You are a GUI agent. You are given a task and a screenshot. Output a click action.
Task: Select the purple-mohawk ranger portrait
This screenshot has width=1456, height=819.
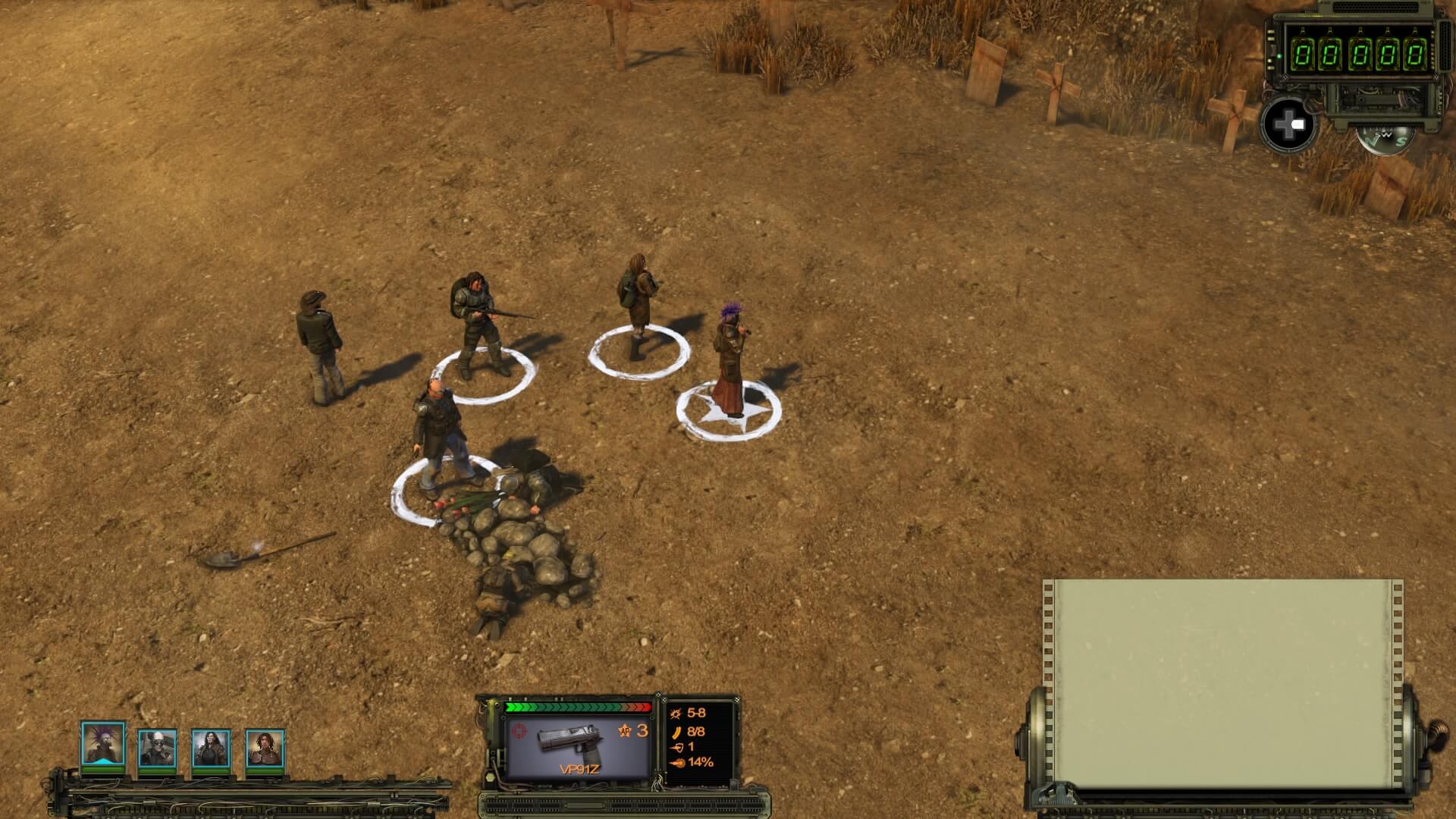tap(102, 745)
